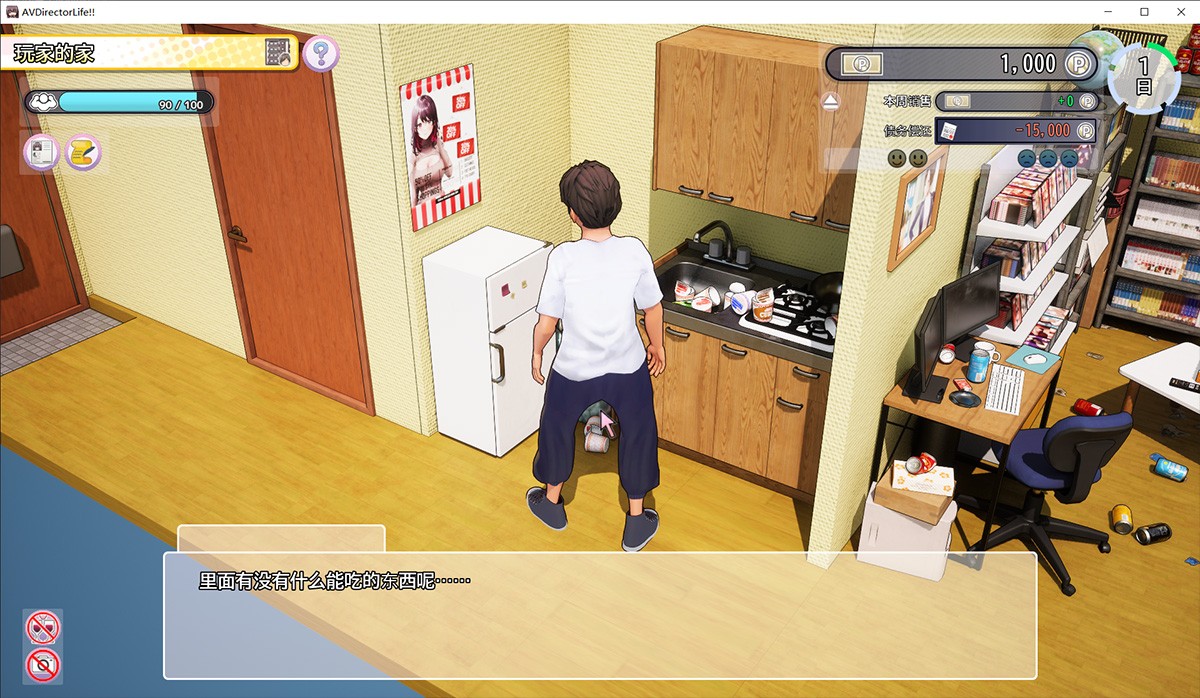Toggle the crossed-out wine glasses icon
Image resolution: width=1200 pixels, height=698 pixels.
coord(43,628)
